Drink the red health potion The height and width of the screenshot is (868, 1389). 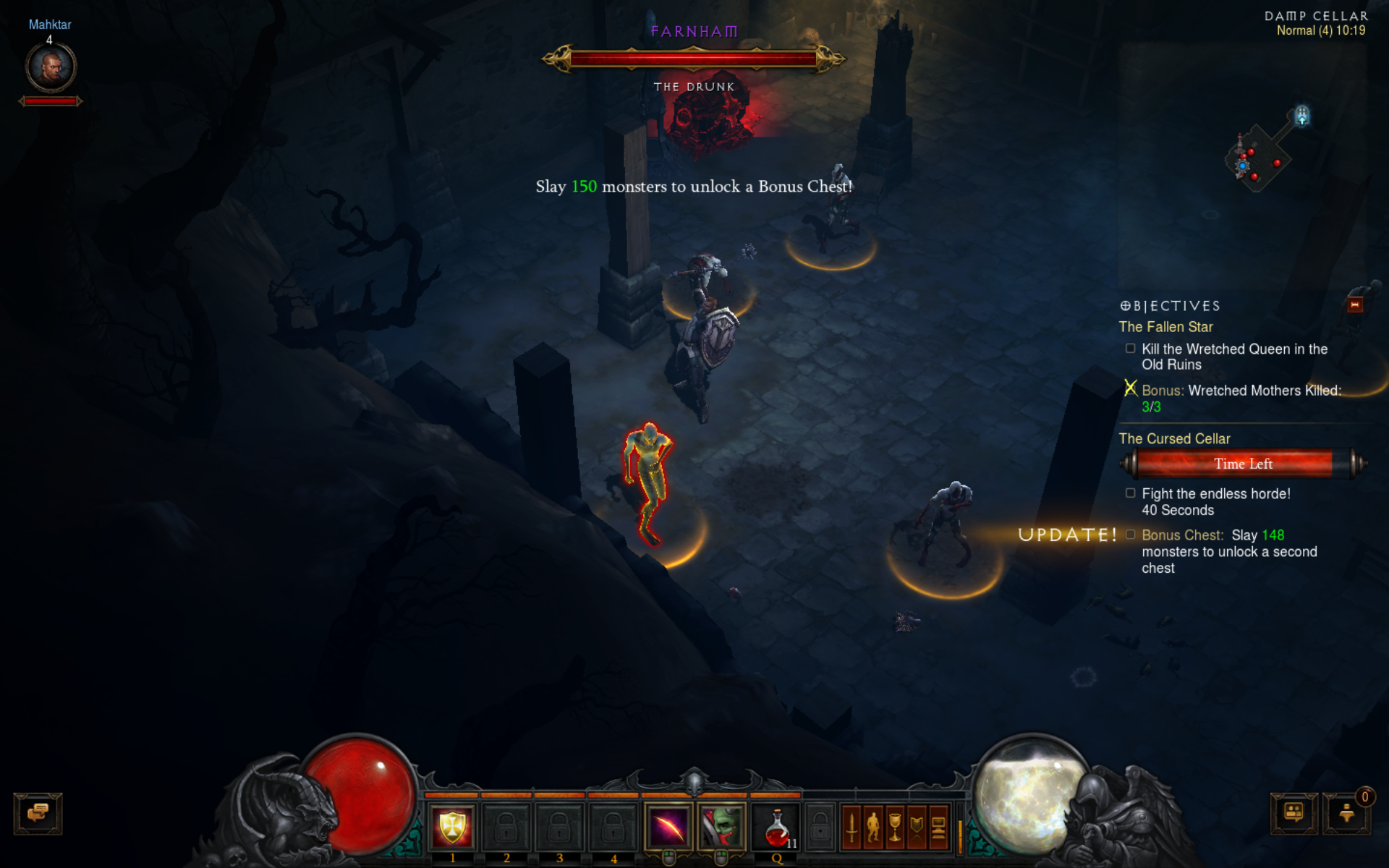coord(776,827)
